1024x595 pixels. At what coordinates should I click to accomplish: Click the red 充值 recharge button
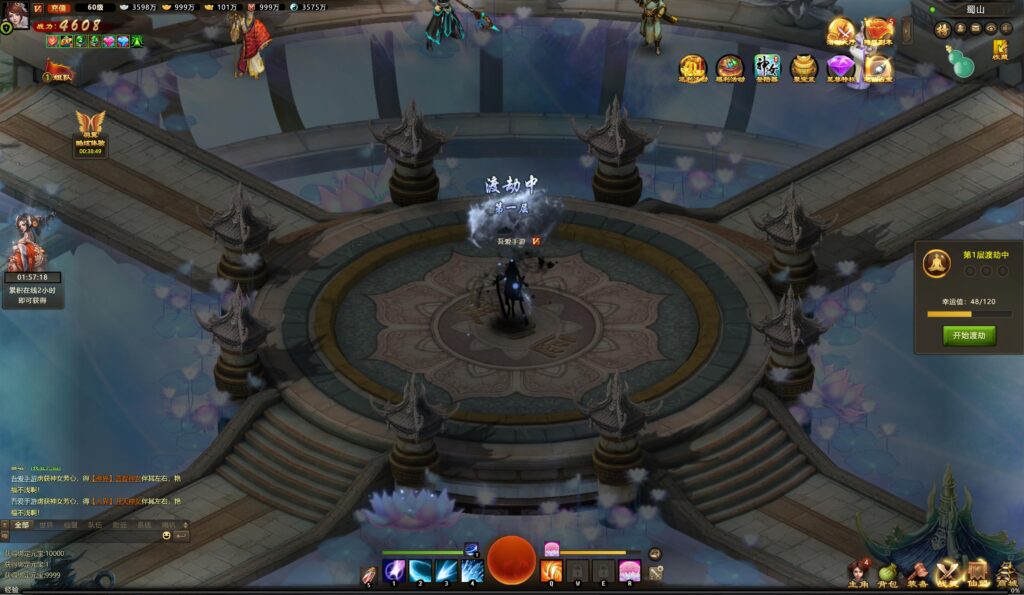[x=56, y=7]
